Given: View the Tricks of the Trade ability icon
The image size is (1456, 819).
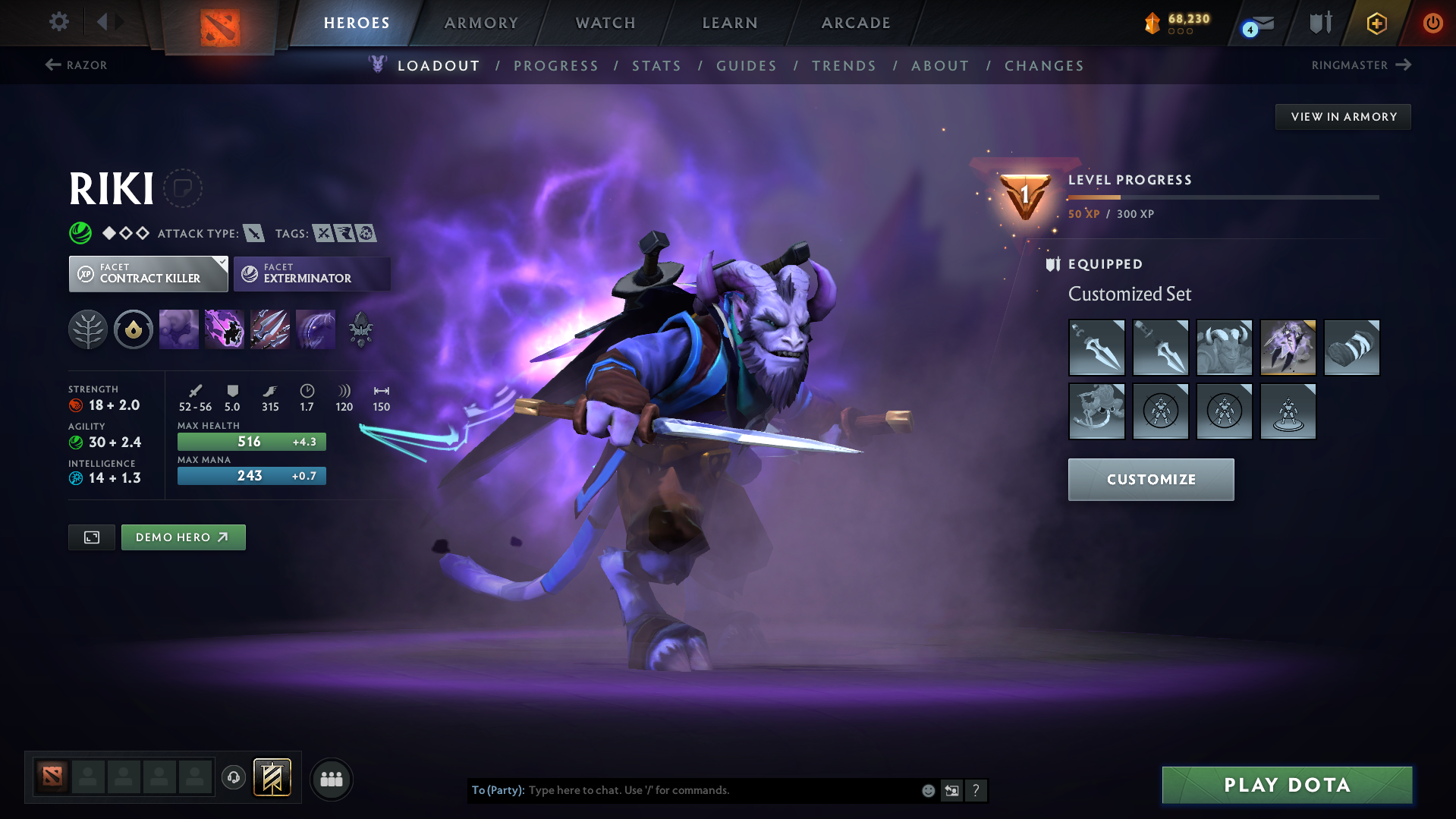Looking at the screenshot, I should (270, 329).
